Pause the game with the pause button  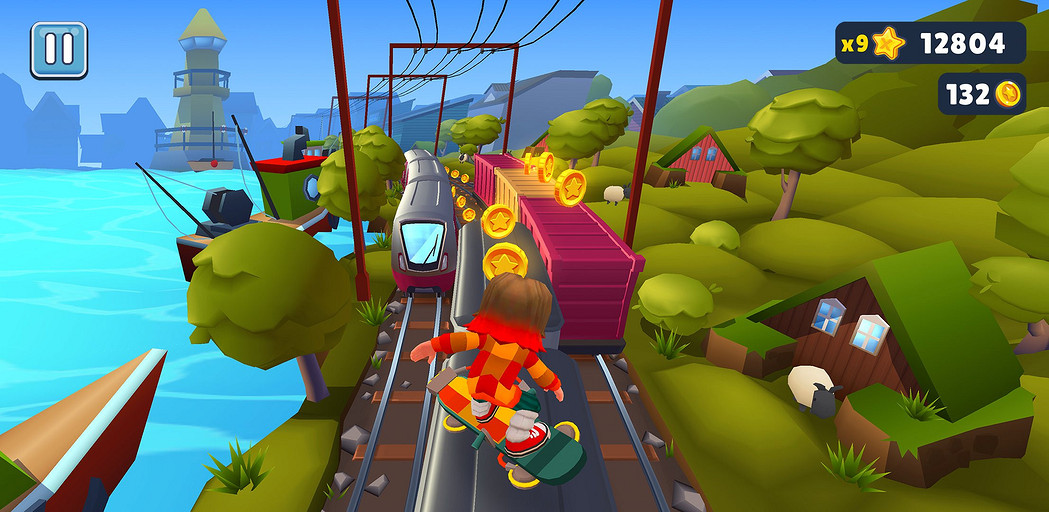click(59, 50)
